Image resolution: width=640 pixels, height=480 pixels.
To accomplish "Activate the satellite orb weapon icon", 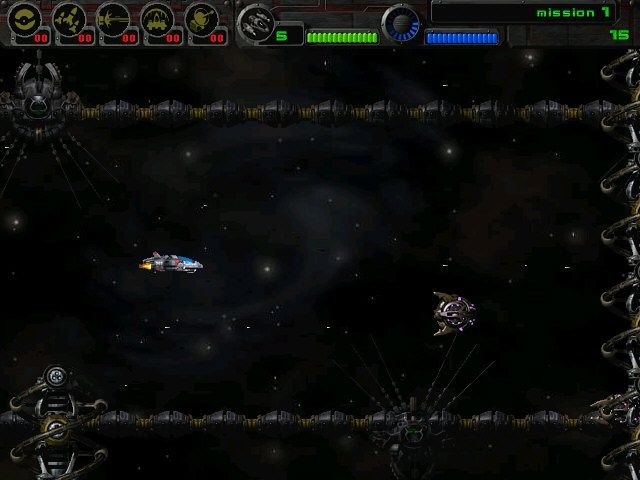I will (201, 18).
